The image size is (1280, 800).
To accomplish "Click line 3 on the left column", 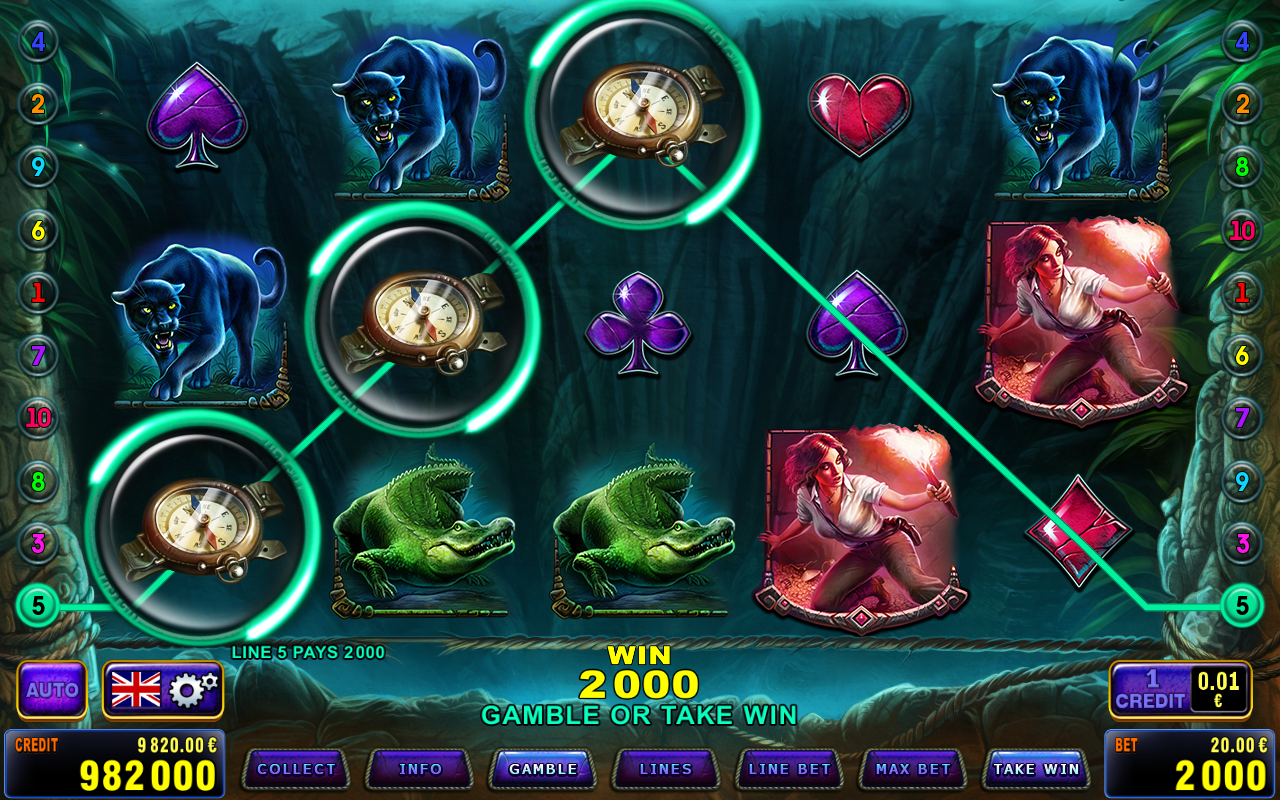I will [x=38, y=545].
